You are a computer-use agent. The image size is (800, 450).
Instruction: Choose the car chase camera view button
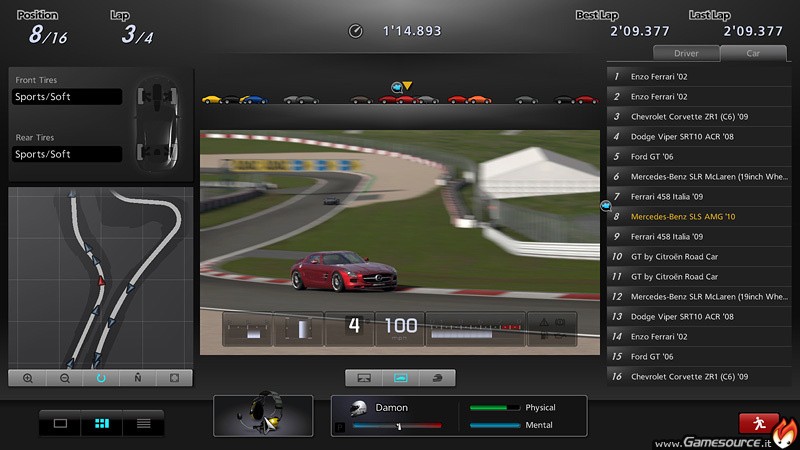pos(400,378)
